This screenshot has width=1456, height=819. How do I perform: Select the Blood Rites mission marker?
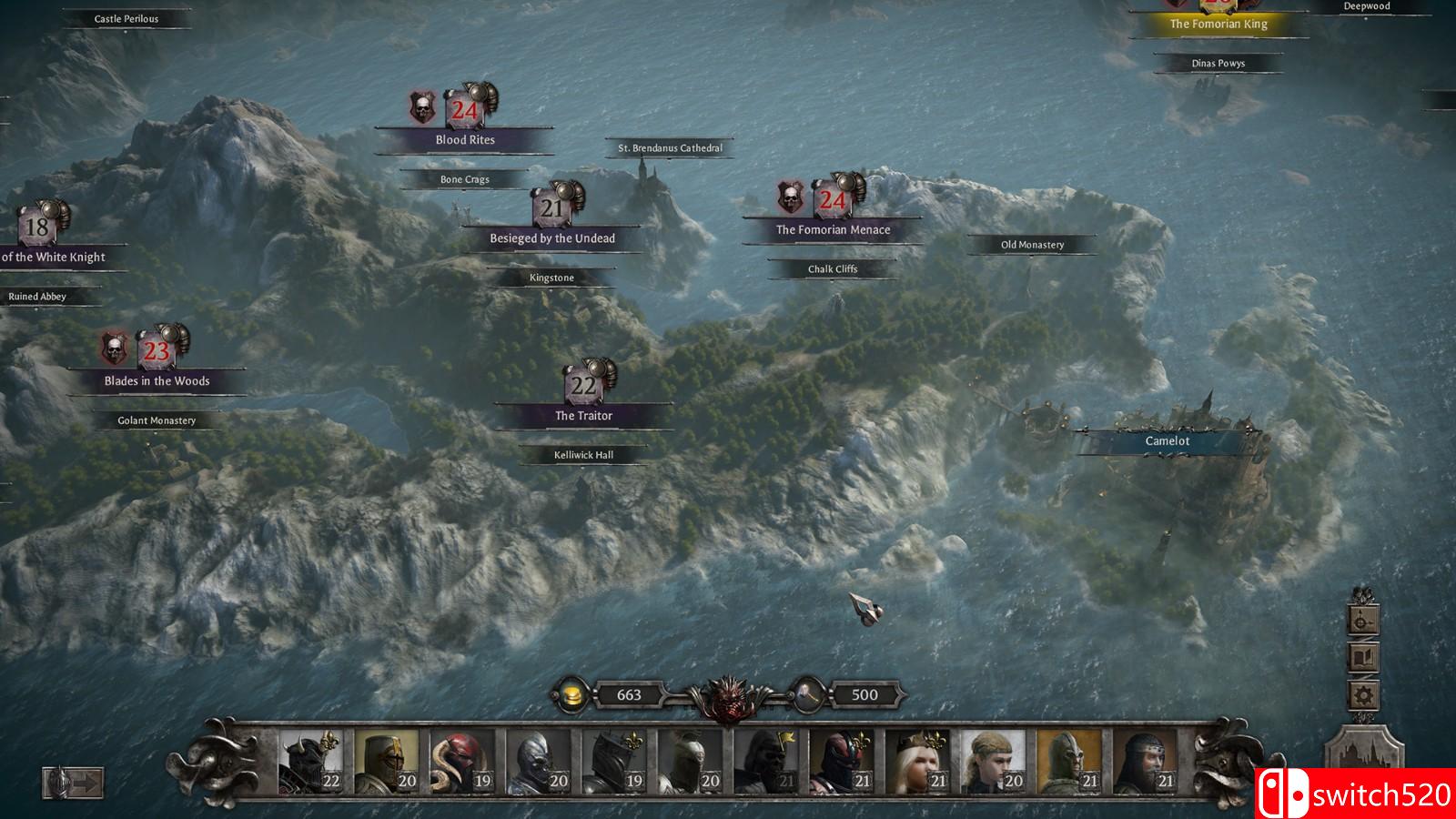pyautogui.click(x=464, y=139)
